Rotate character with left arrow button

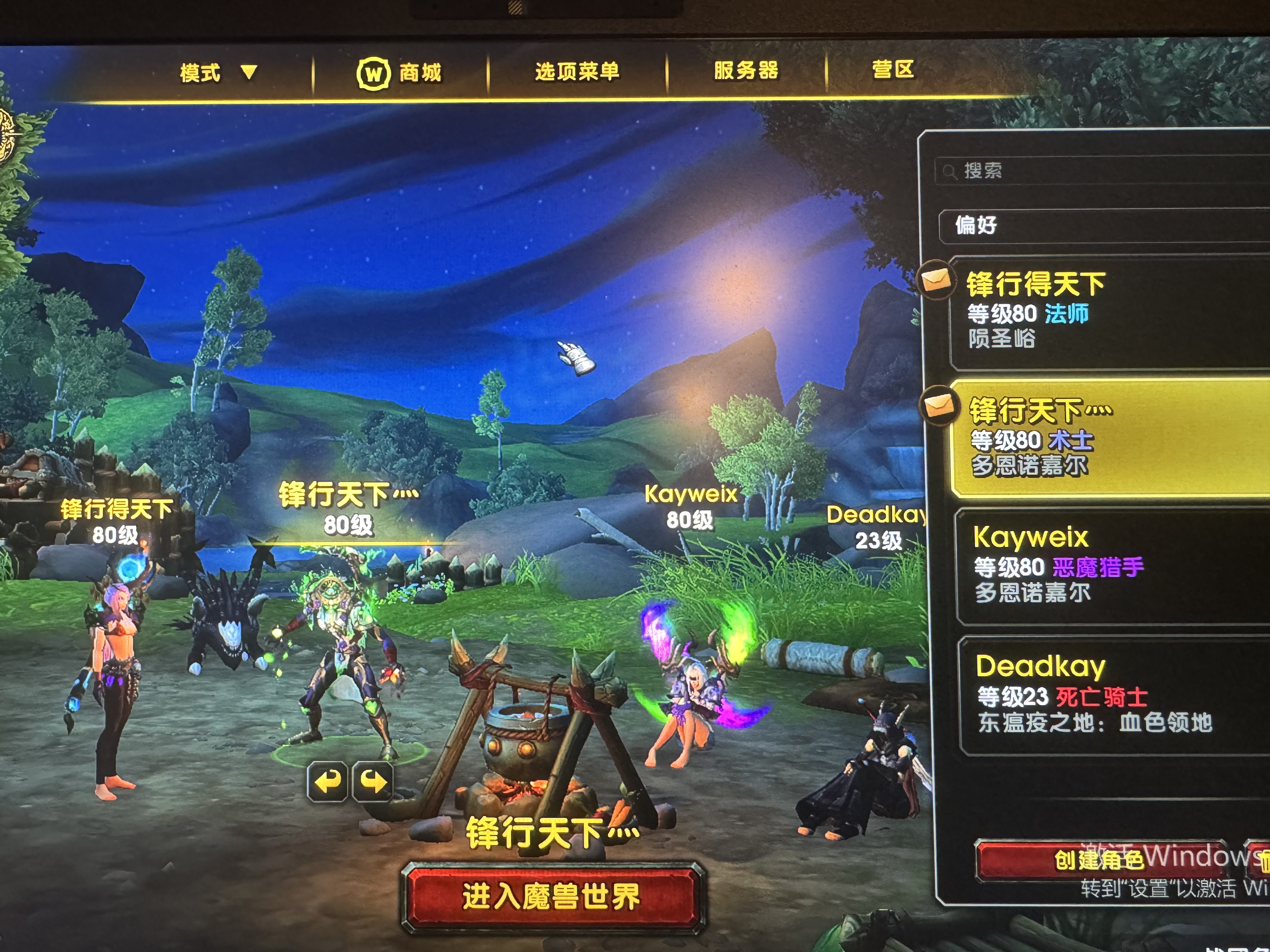pyautogui.click(x=327, y=782)
